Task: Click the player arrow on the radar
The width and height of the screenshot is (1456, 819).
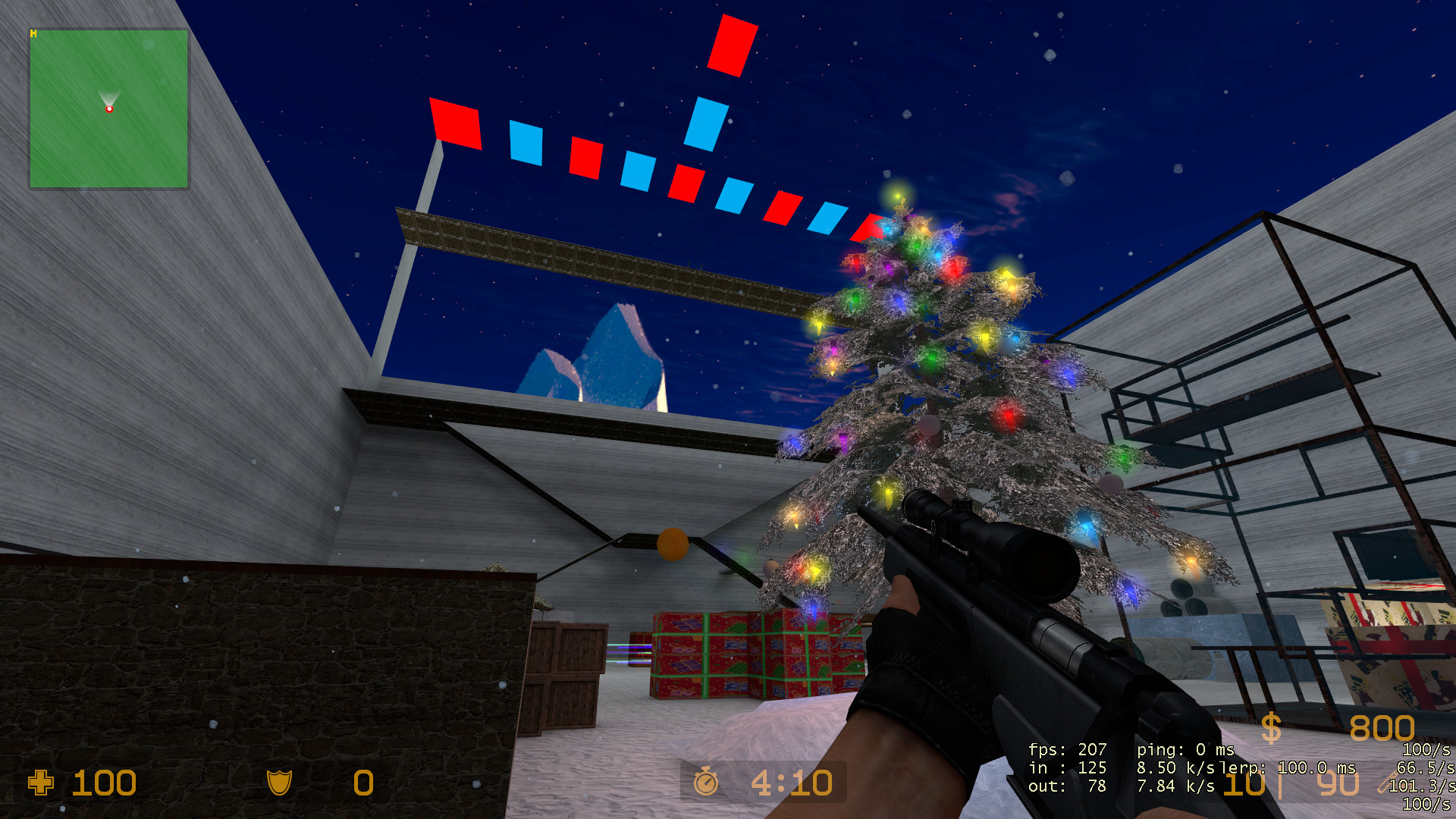Action: 109,94
